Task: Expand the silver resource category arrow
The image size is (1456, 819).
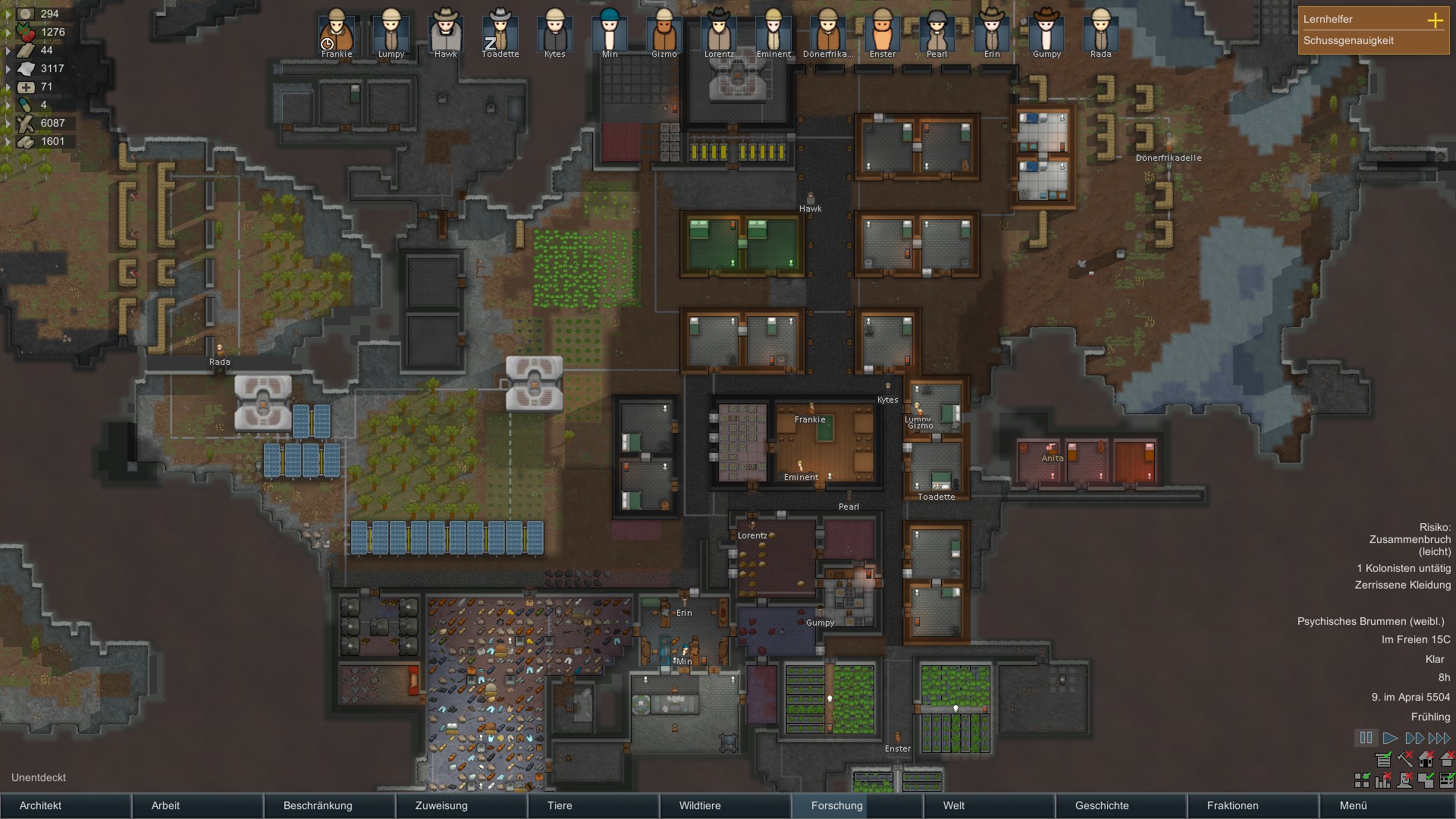Action: (8, 14)
